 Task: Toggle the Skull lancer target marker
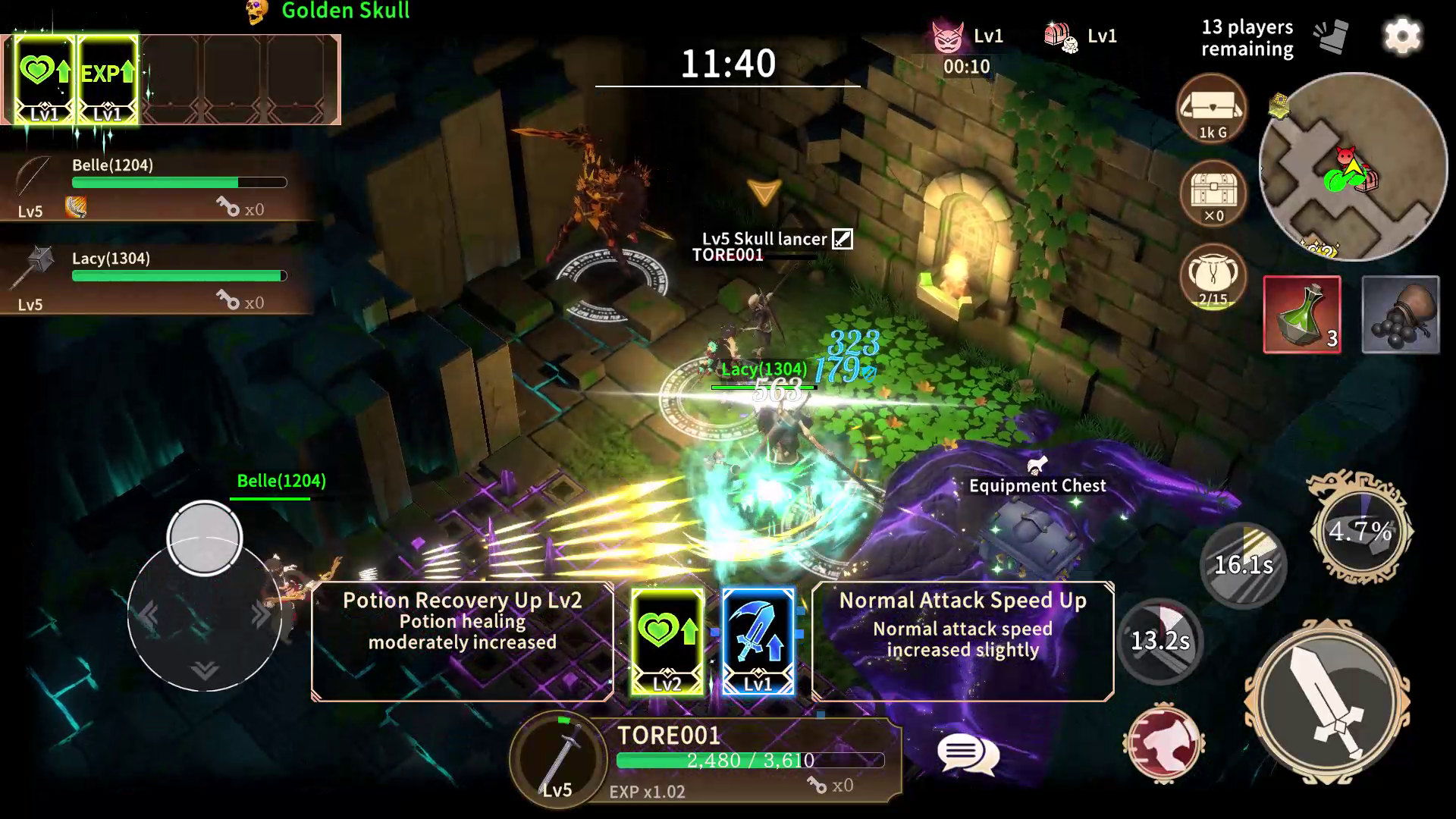(x=842, y=237)
